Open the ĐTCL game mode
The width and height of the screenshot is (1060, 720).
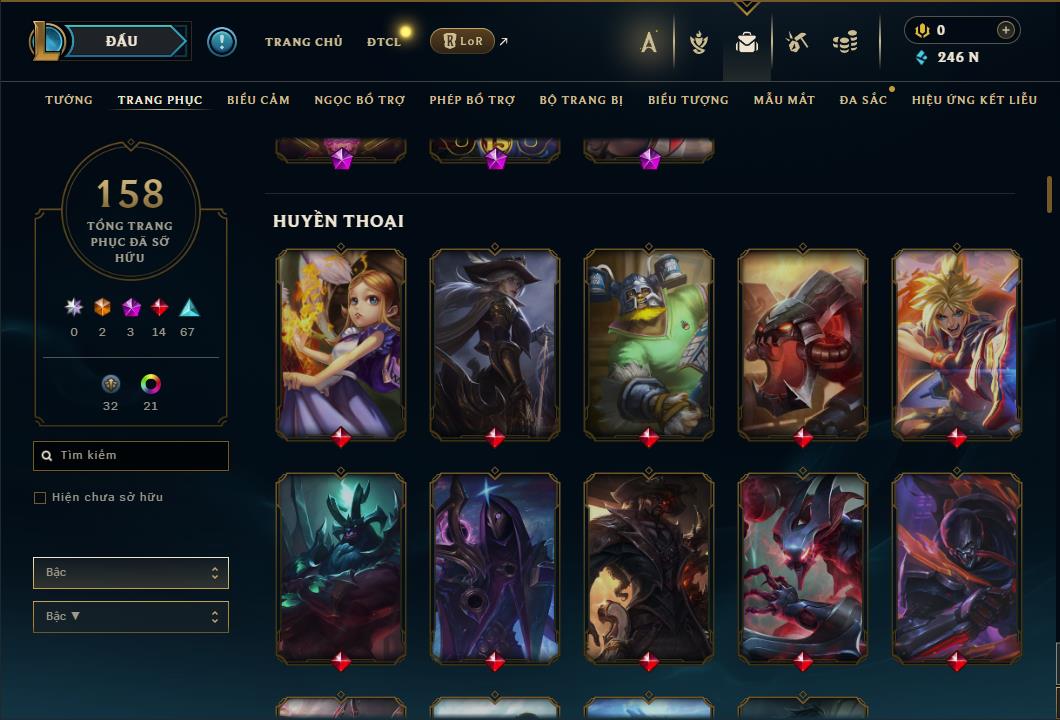tap(383, 42)
